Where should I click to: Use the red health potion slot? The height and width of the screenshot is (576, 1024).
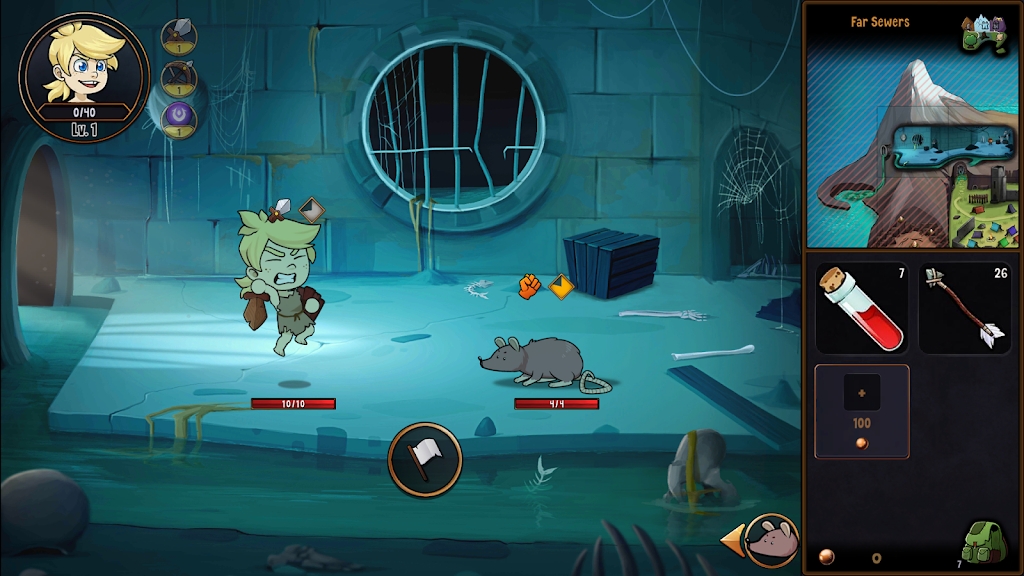(861, 308)
